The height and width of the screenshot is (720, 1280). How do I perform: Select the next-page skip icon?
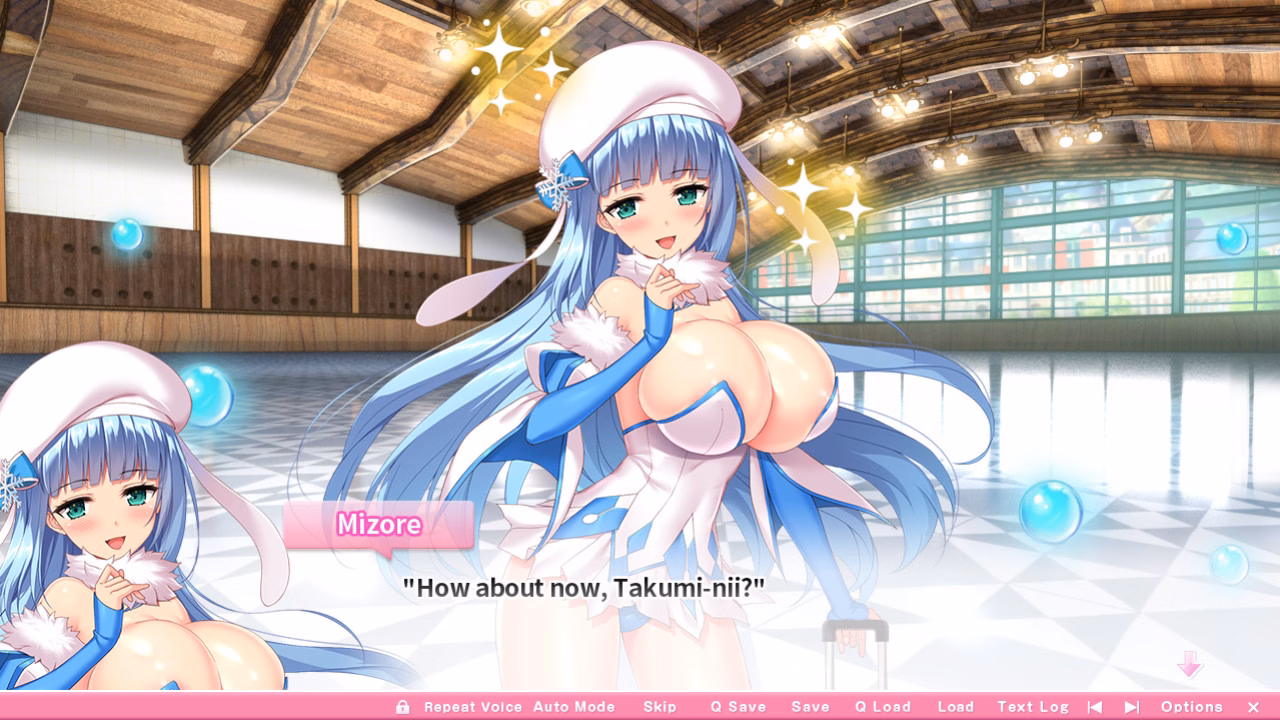(1131, 706)
